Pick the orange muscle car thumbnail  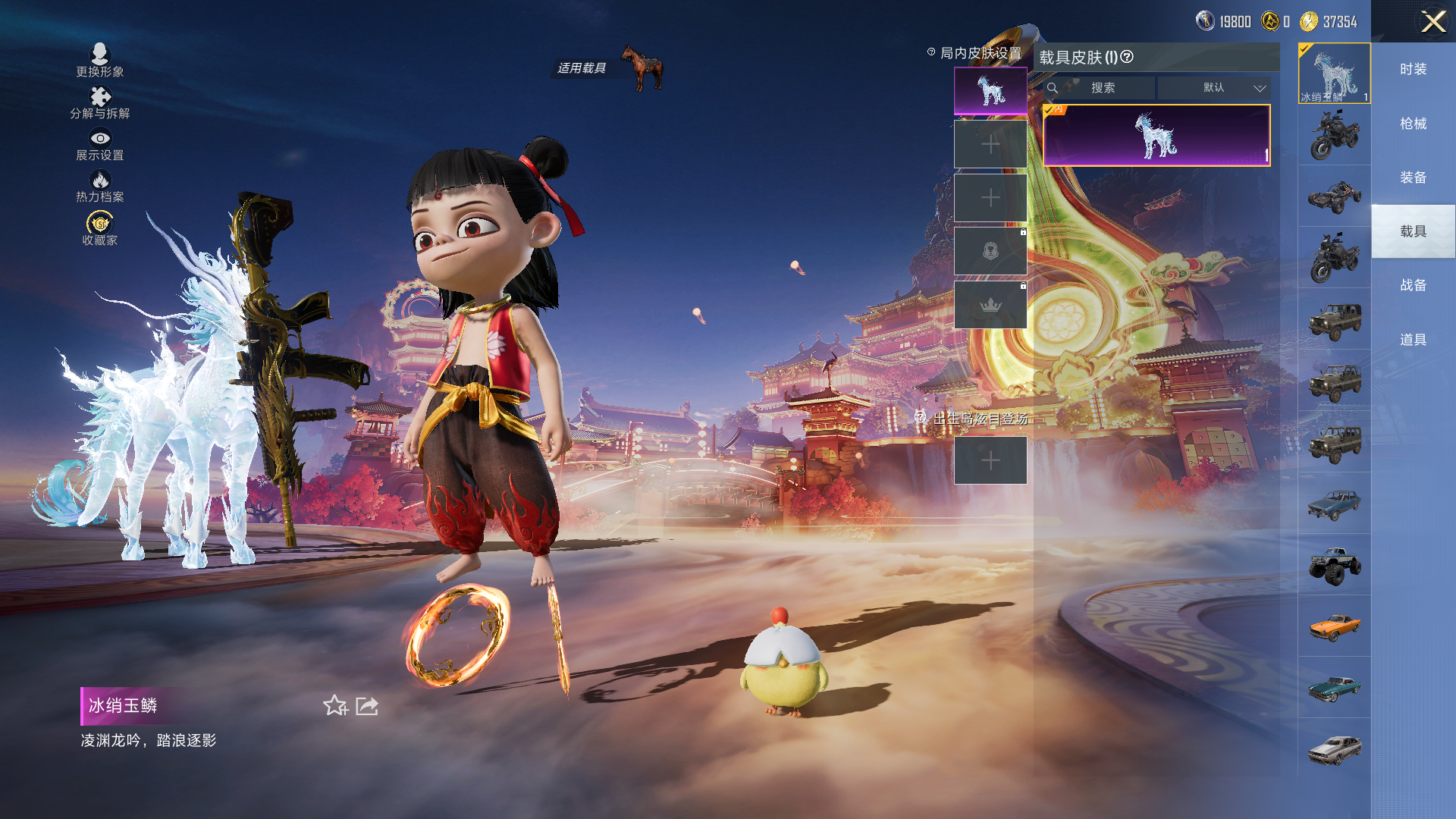[1334, 626]
